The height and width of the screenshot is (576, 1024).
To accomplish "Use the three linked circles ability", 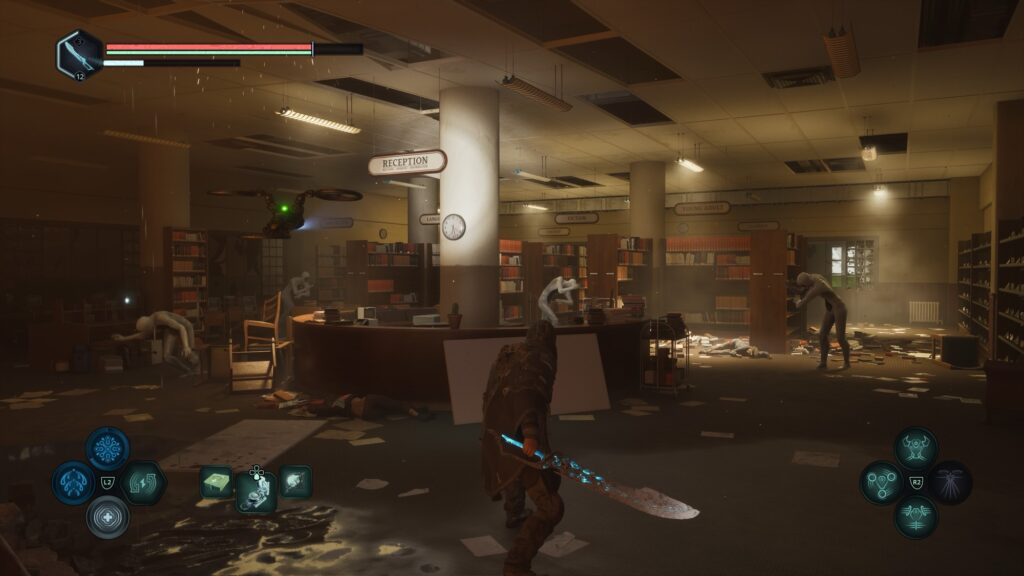I will (882, 482).
